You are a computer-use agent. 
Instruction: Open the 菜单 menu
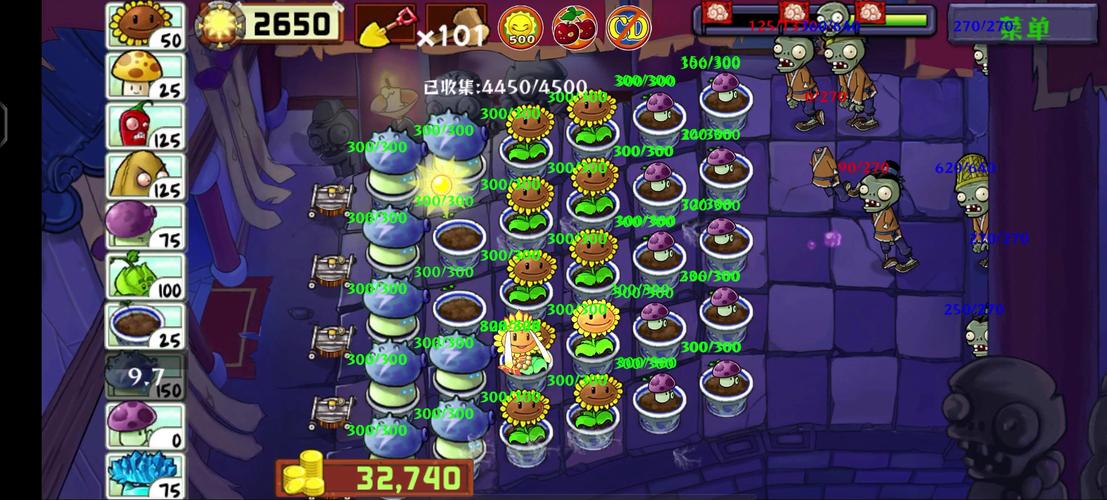(x=1025, y=26)
